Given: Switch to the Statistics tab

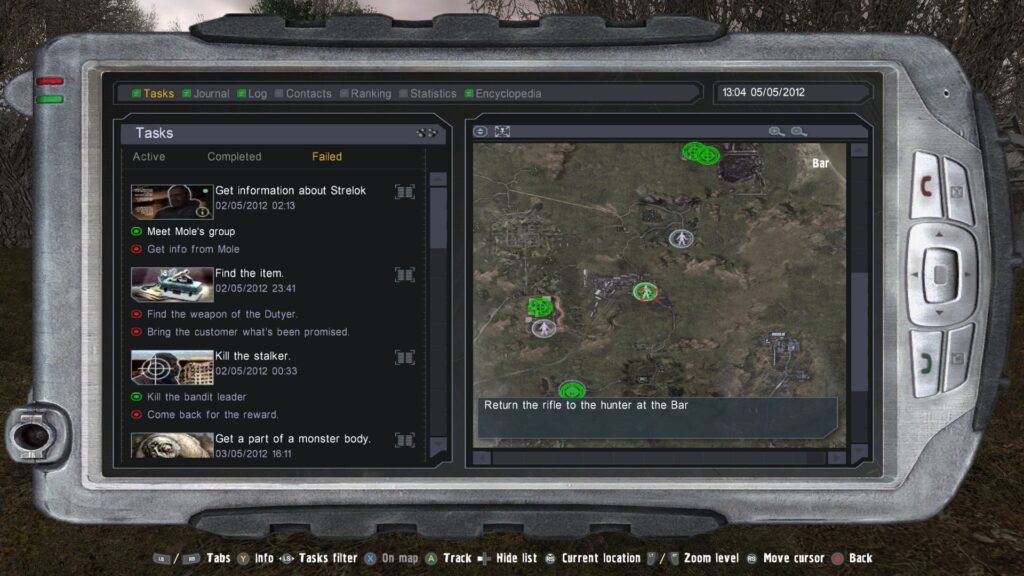Looking at the screenshot, I should point(432,94).
